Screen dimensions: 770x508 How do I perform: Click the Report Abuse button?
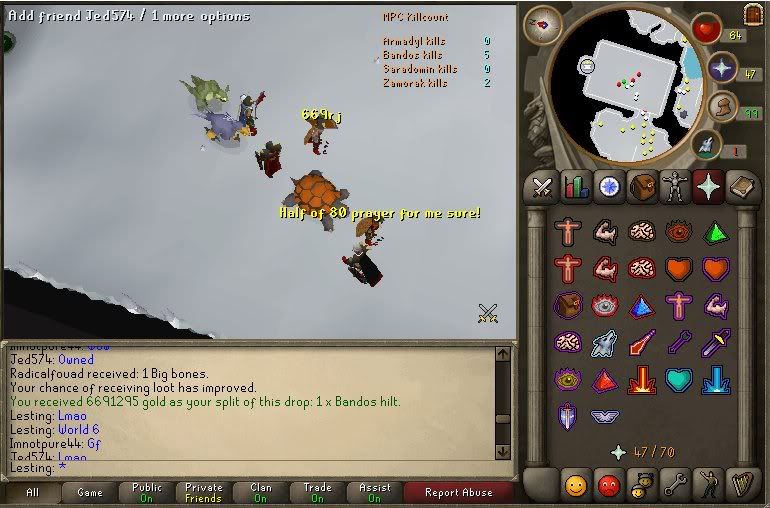click(x=458, y=492)
